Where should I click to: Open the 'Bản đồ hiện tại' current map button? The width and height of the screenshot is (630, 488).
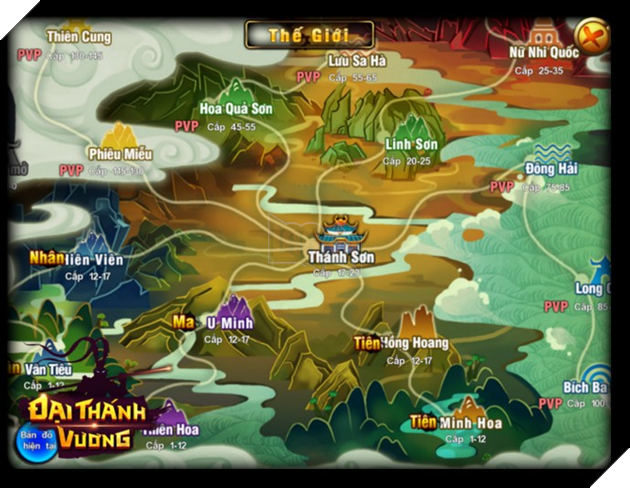coord(37,437)
